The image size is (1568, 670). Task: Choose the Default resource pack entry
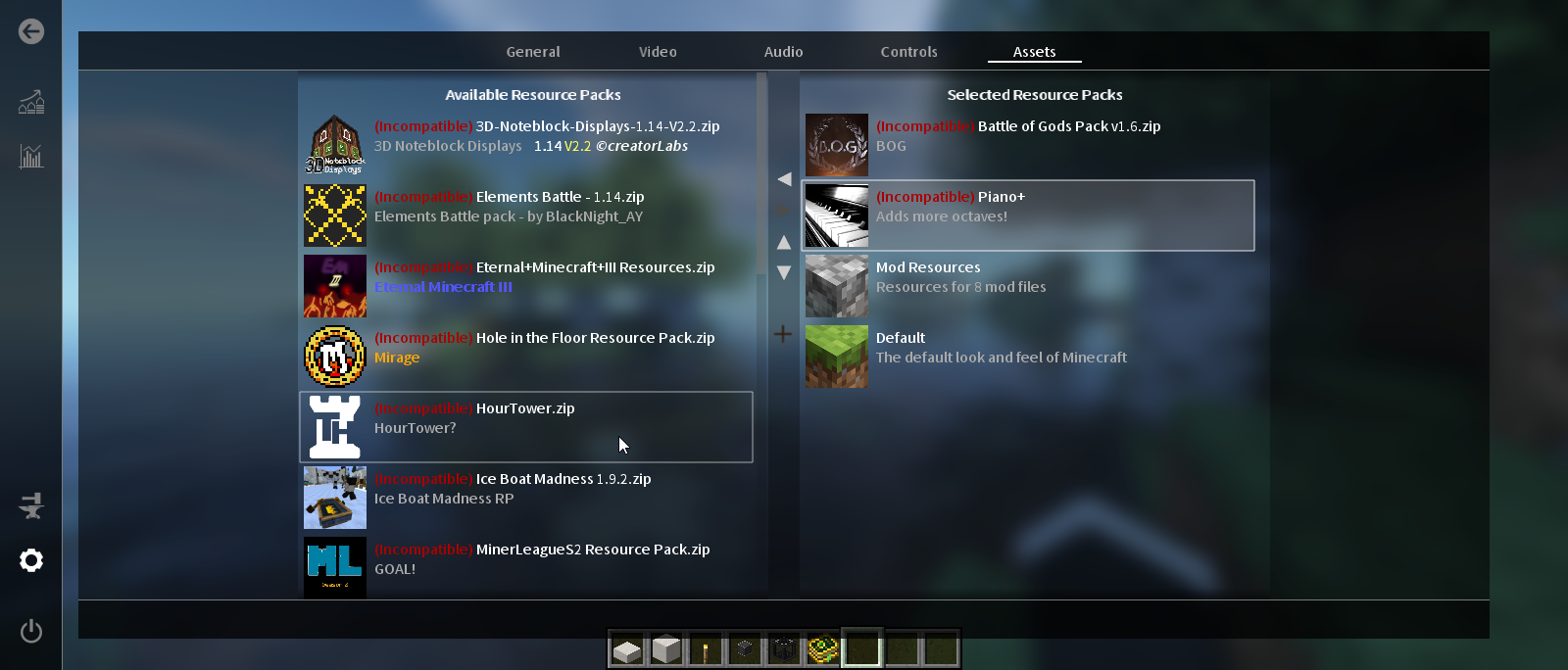coord(1028,357)
